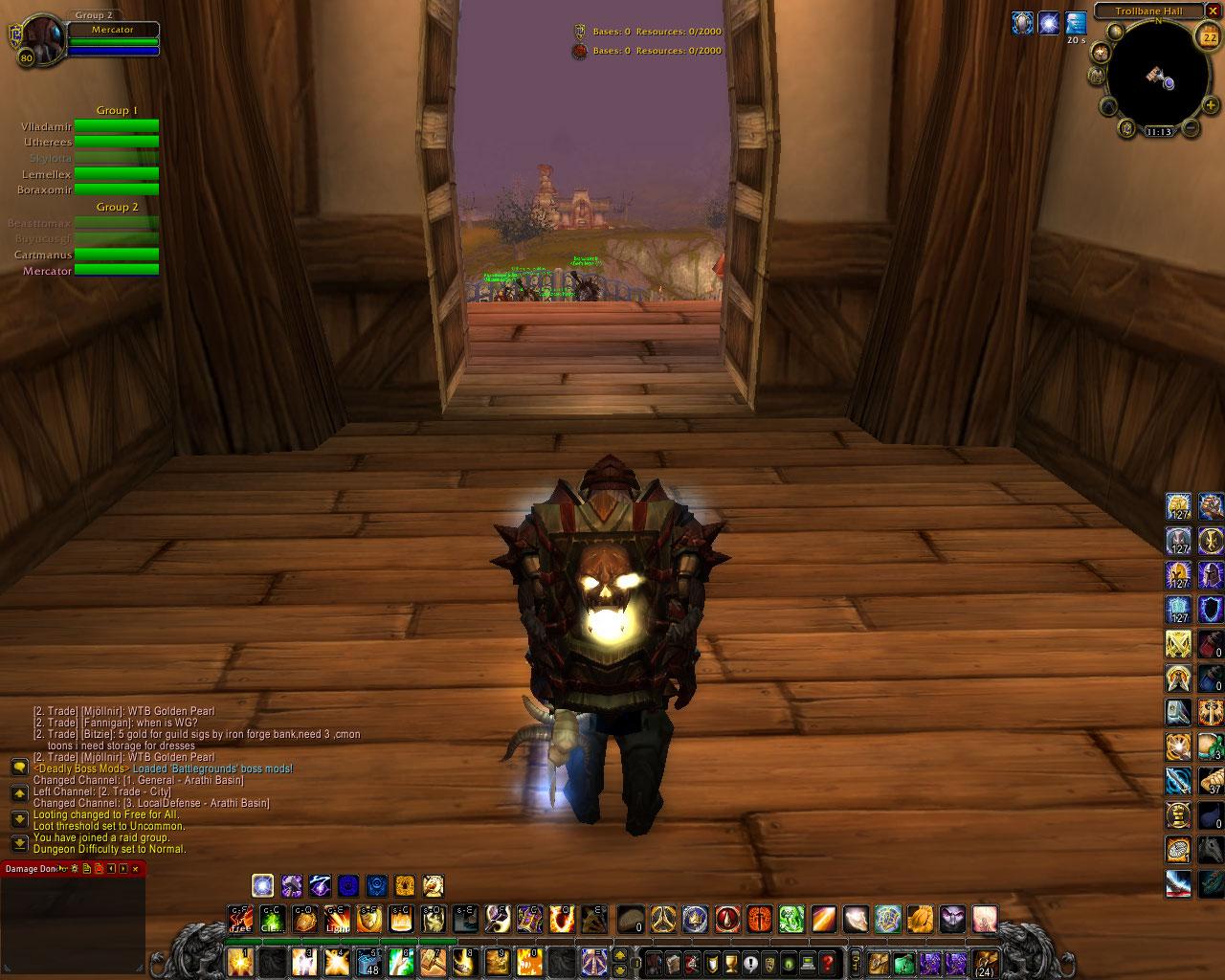
Task: Page the action bar up
Action: [x=619, y=955]
